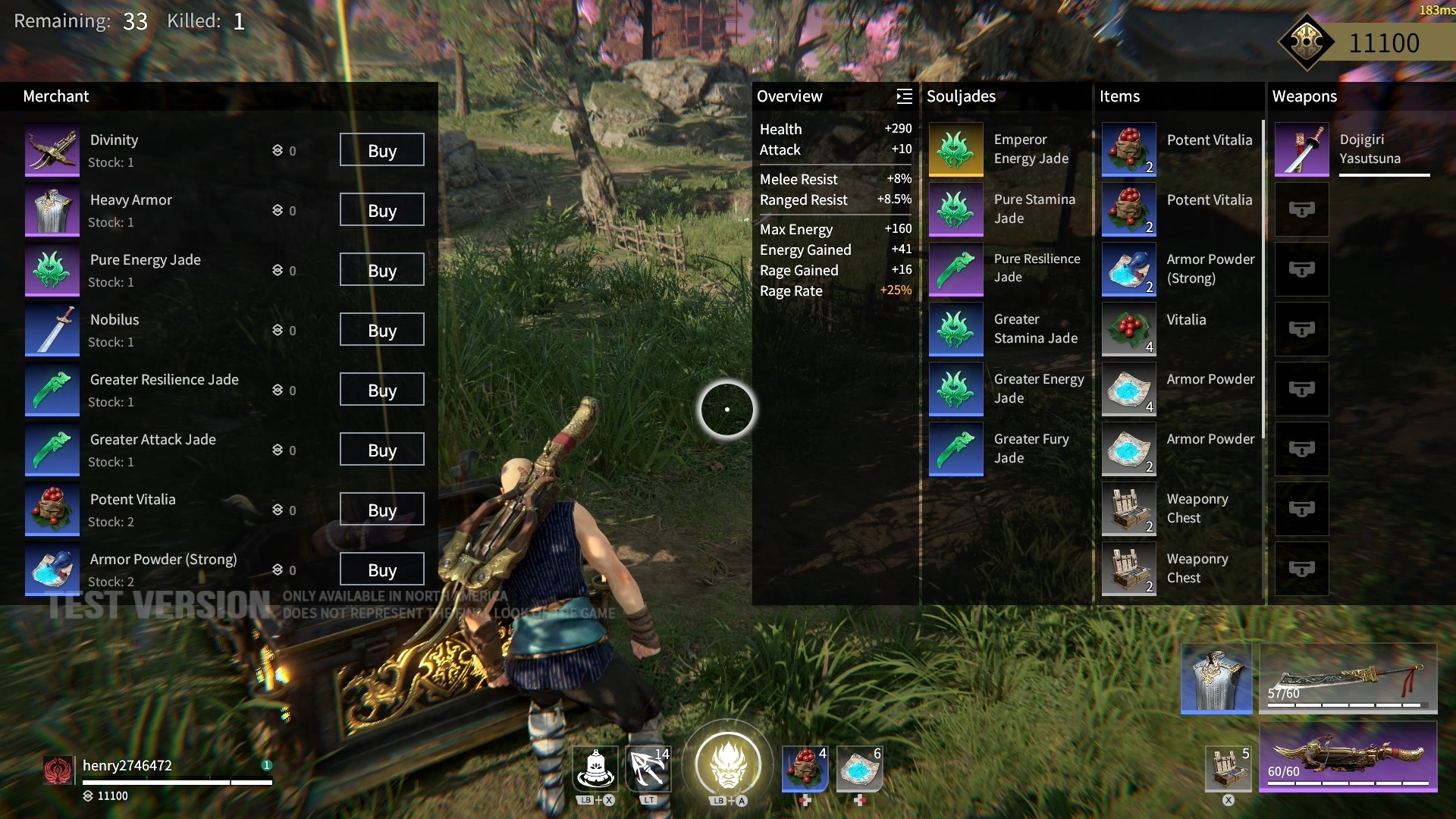The height and width of the screenshot is (819, 1456).
Task: Choose the Pure Resilience Jade souljade
Action: (955, 269)
